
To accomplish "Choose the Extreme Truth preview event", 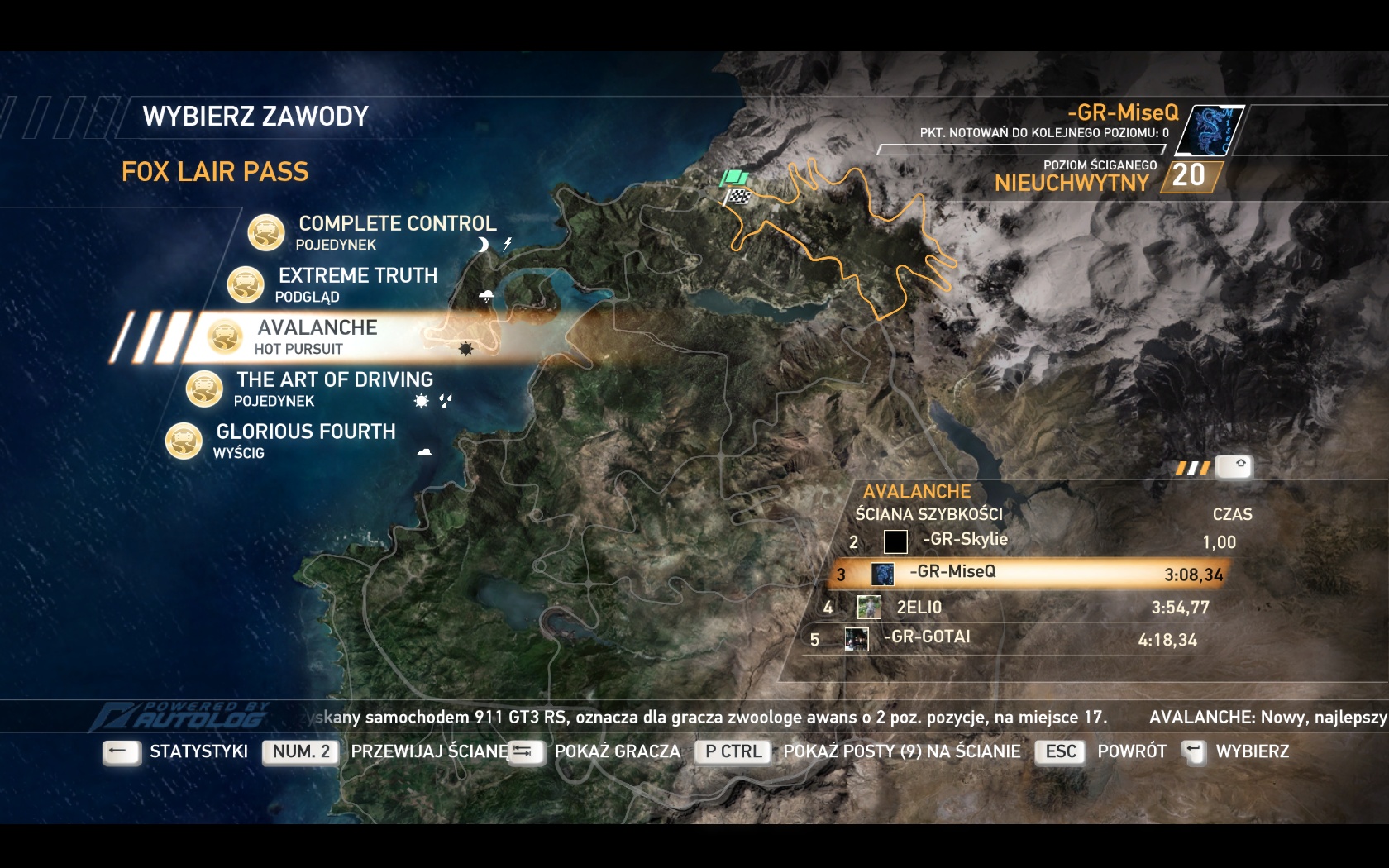I will [x=357, y=276].
